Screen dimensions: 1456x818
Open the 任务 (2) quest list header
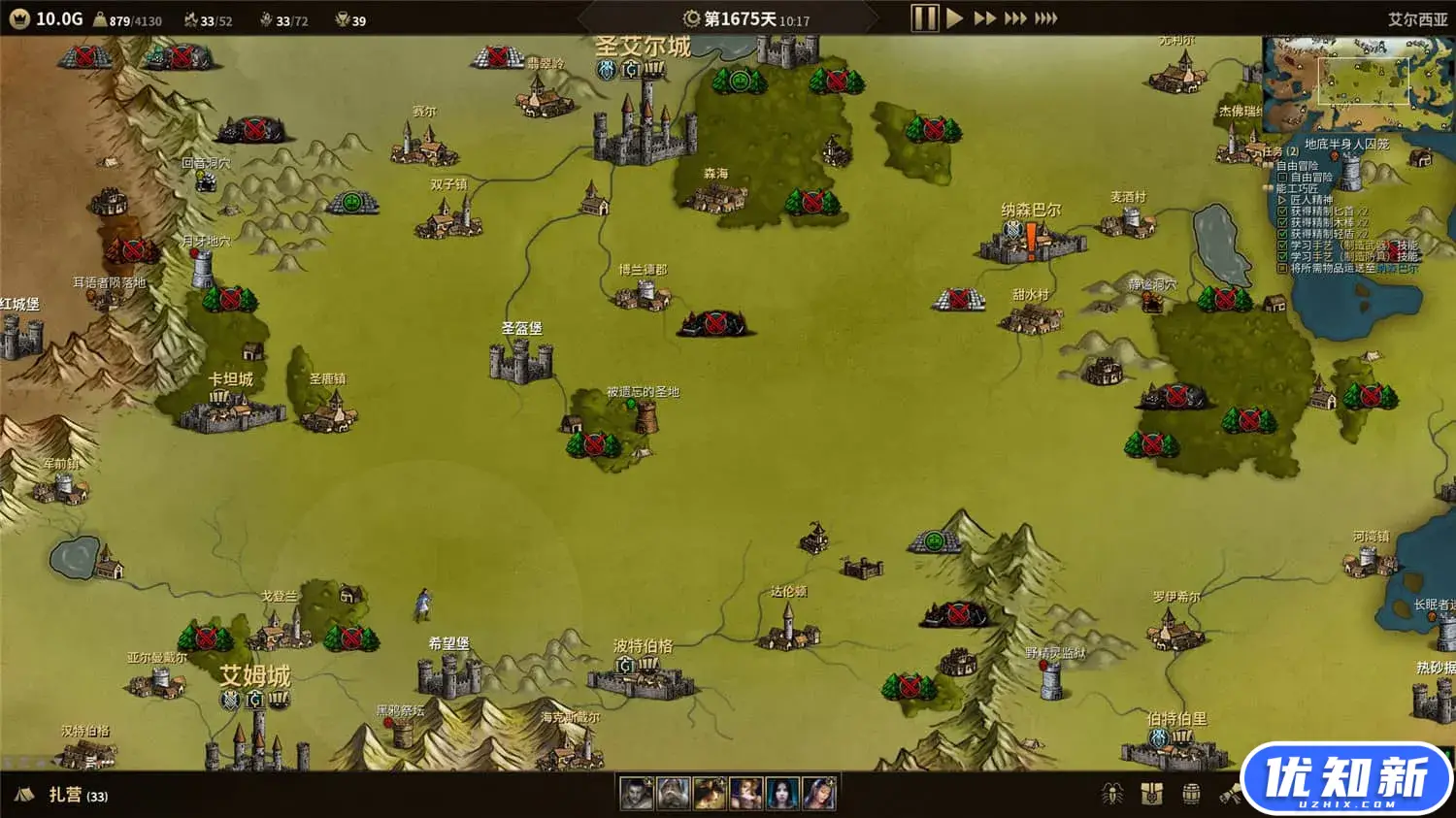pos(1279,151)
